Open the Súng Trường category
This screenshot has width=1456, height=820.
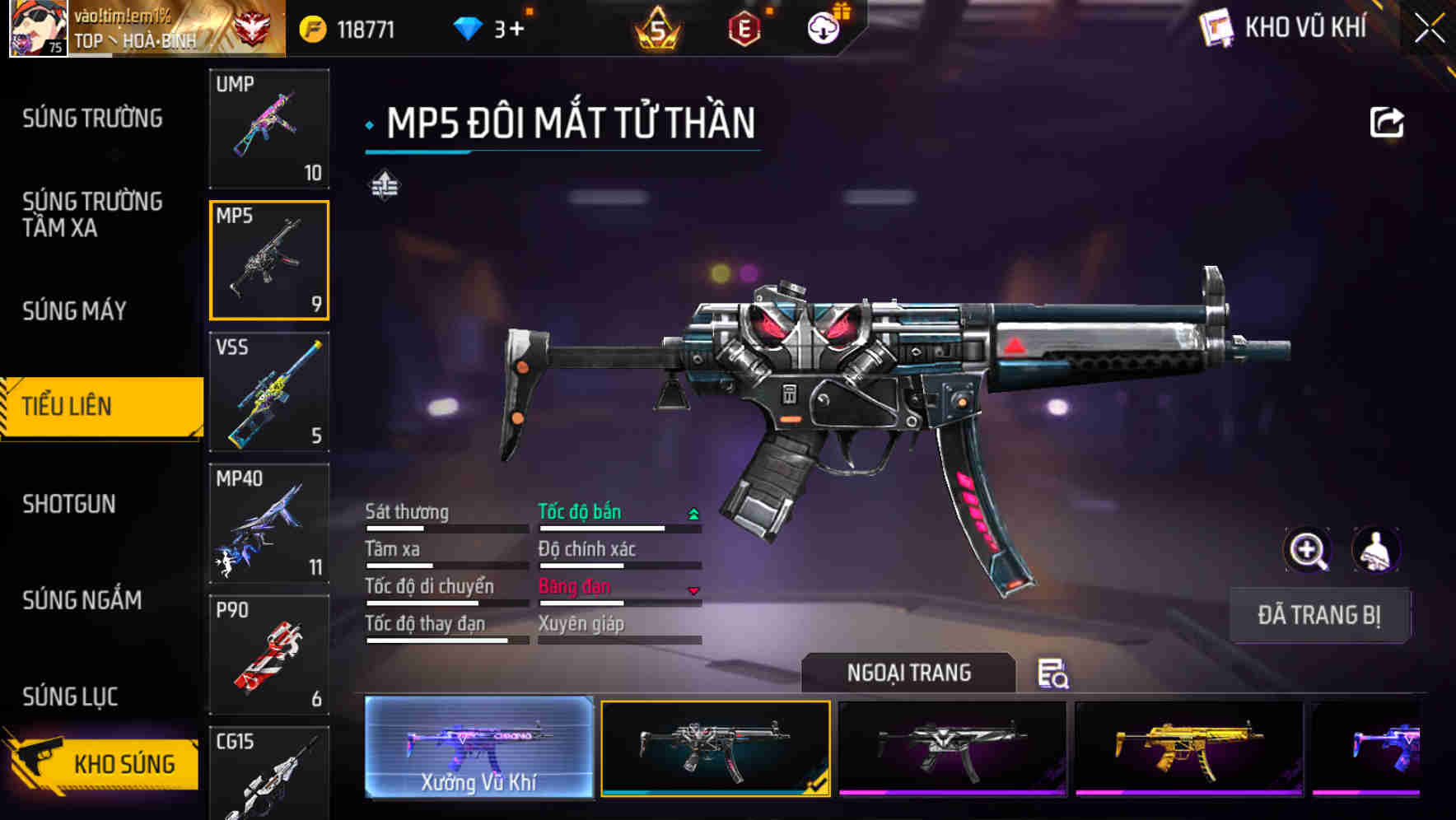92,119
